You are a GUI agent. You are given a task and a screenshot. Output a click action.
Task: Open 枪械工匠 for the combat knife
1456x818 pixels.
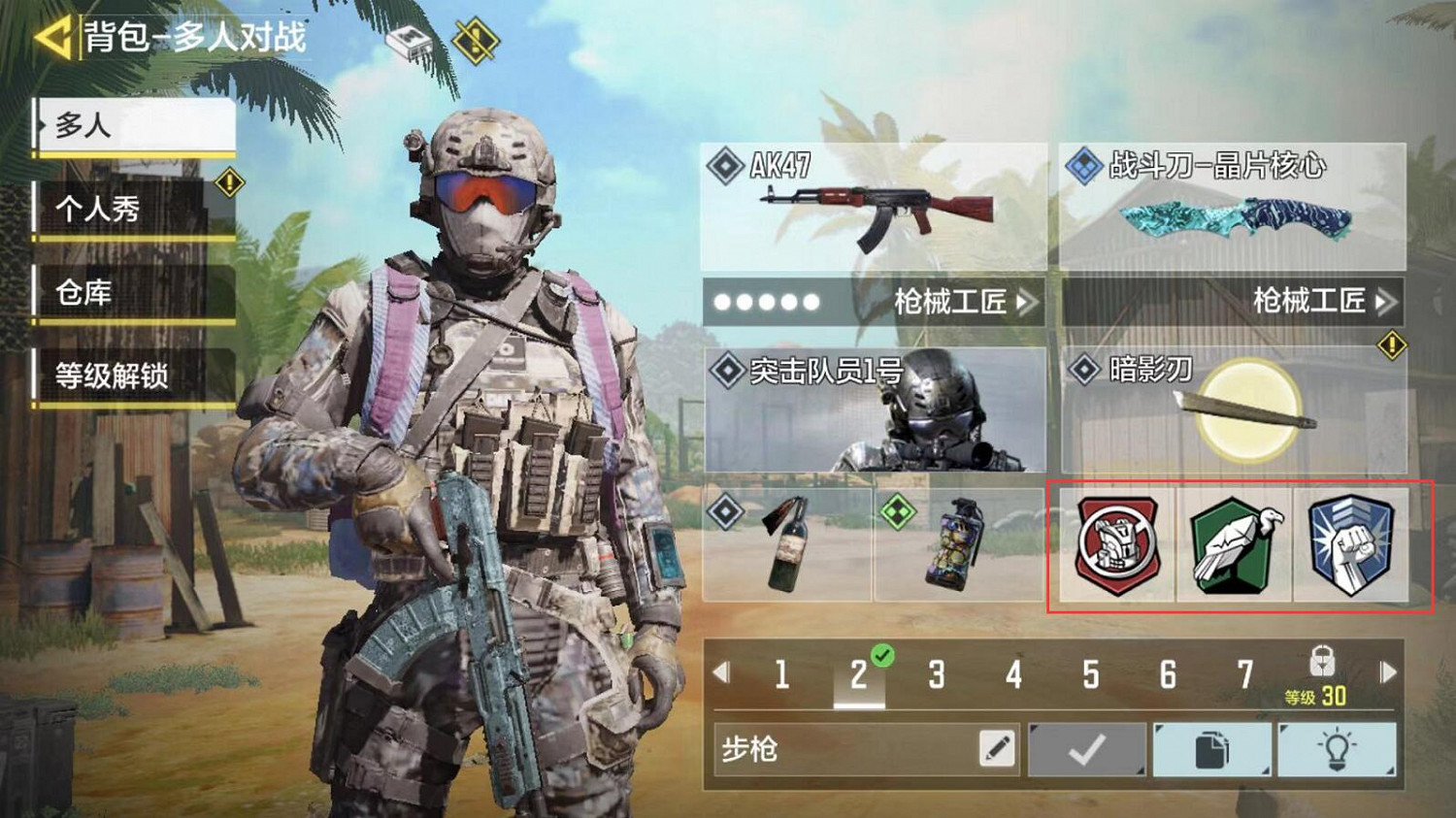pyautogui.click(x=1306, y=301)
